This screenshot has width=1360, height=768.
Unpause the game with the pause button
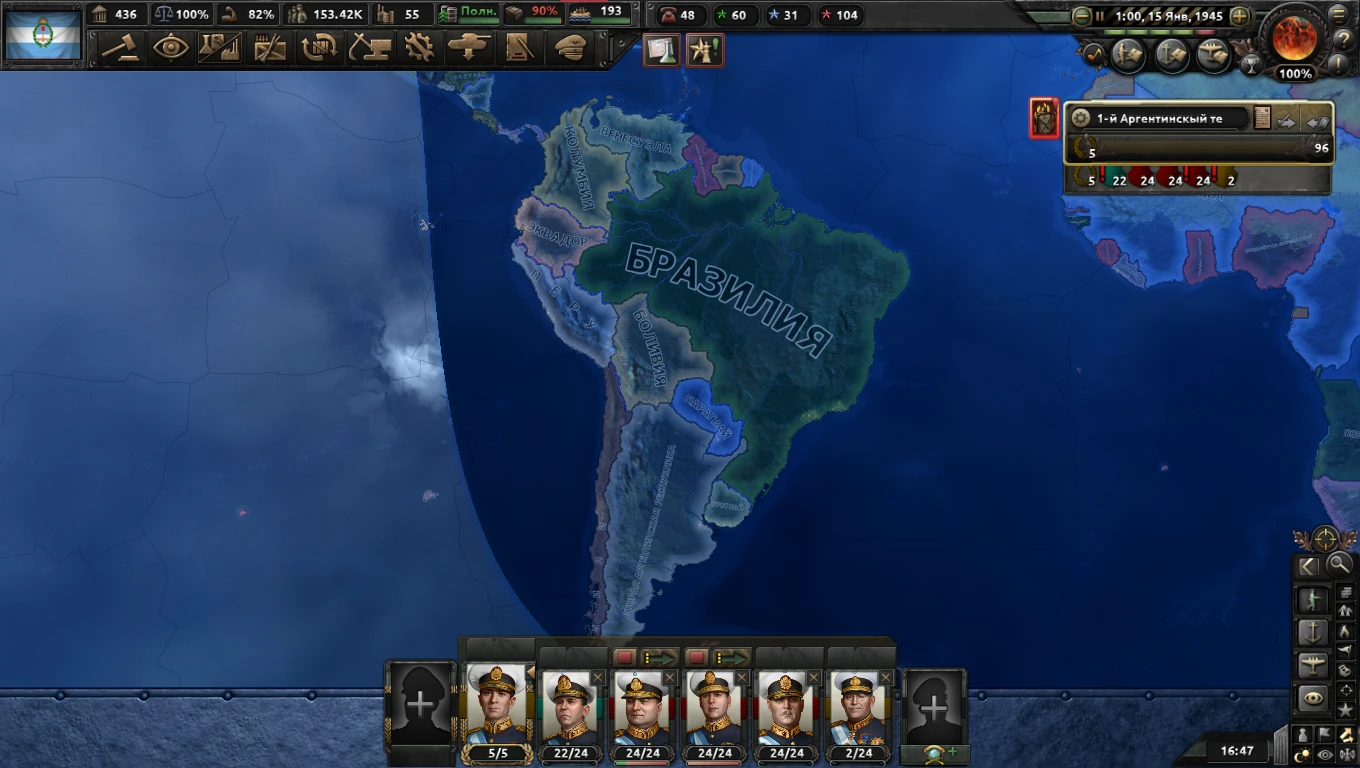click(x=1100, y=15)
